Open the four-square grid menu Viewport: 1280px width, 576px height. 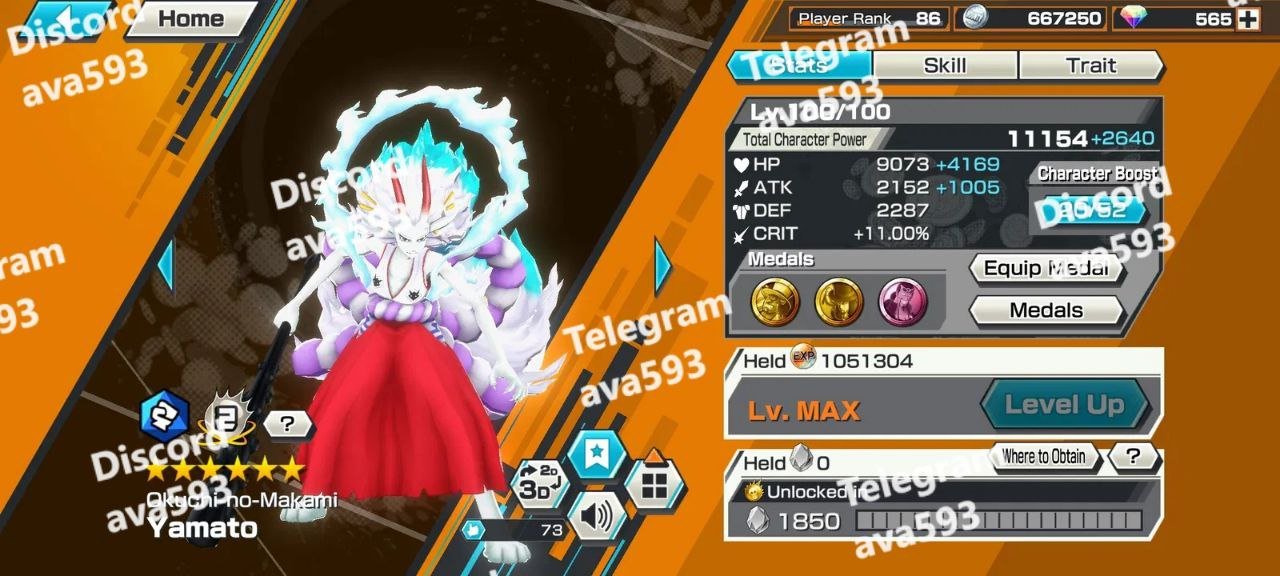click(x=654, y=486)
